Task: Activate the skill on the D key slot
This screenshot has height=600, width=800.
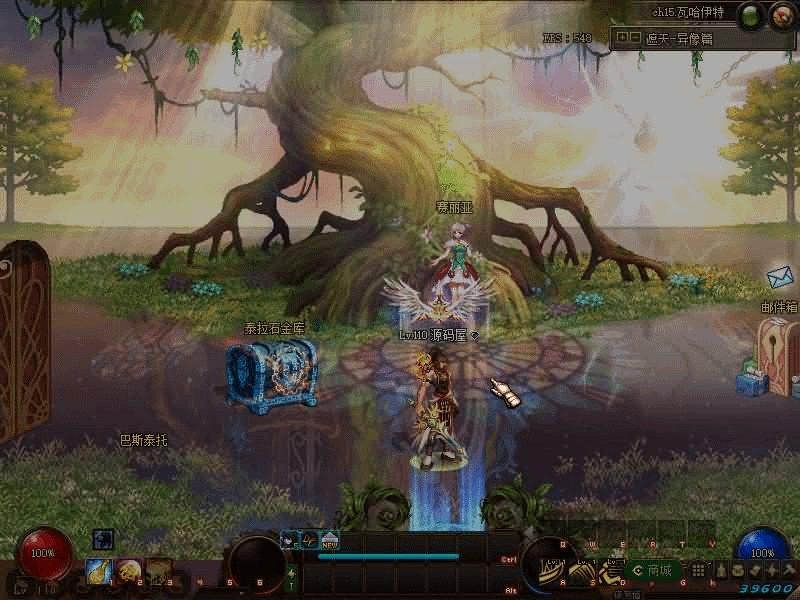Action: 611,570
